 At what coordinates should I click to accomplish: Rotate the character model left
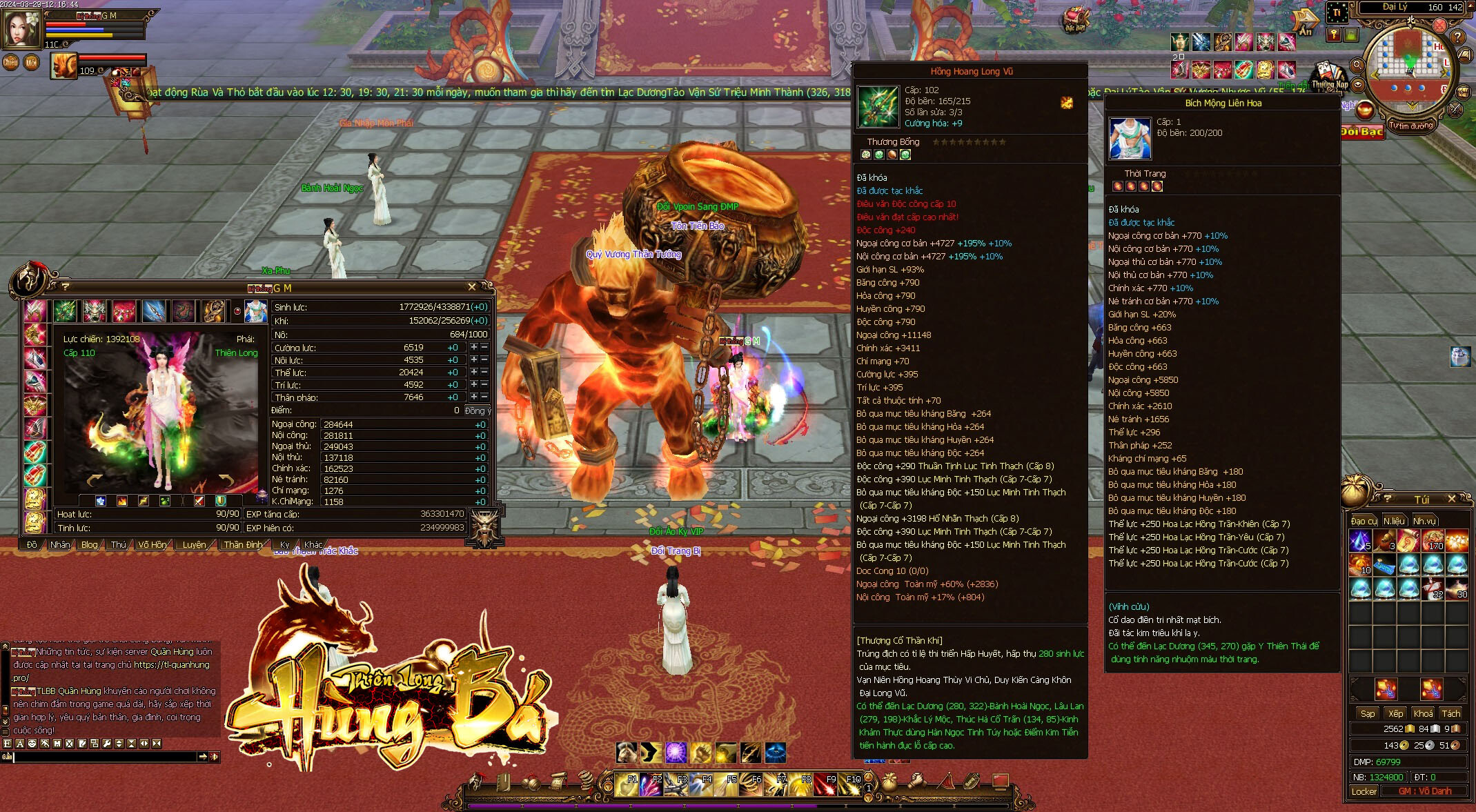95,479
